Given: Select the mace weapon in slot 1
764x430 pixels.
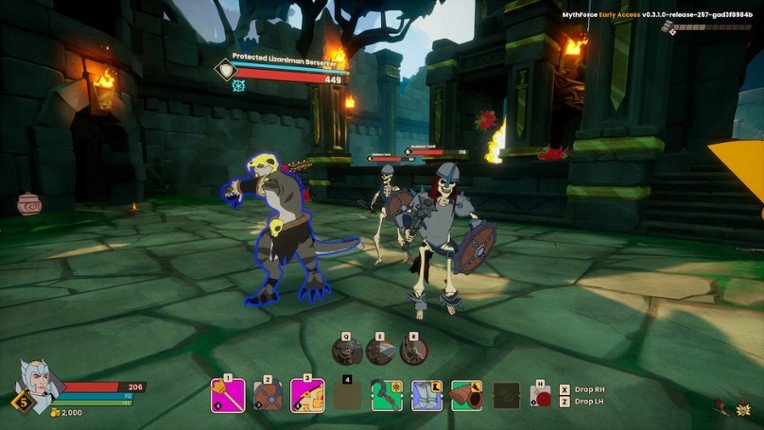Looking at the screenshot, I should [228, 395].
